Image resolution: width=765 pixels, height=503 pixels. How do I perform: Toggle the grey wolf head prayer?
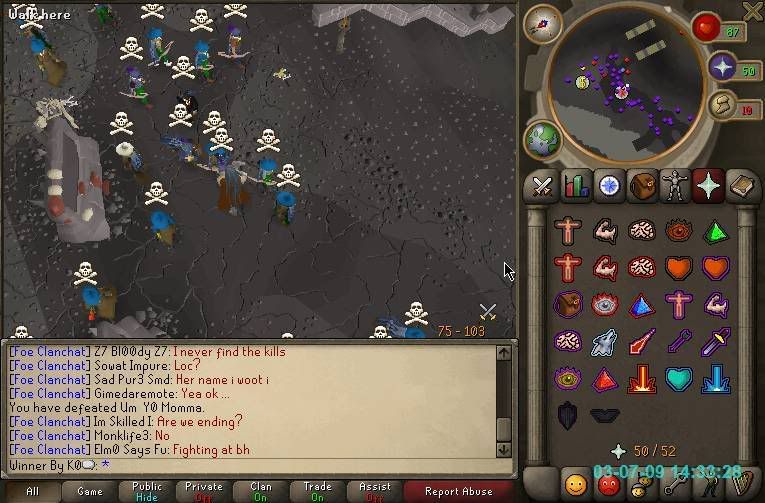click(x=605, y=342)
